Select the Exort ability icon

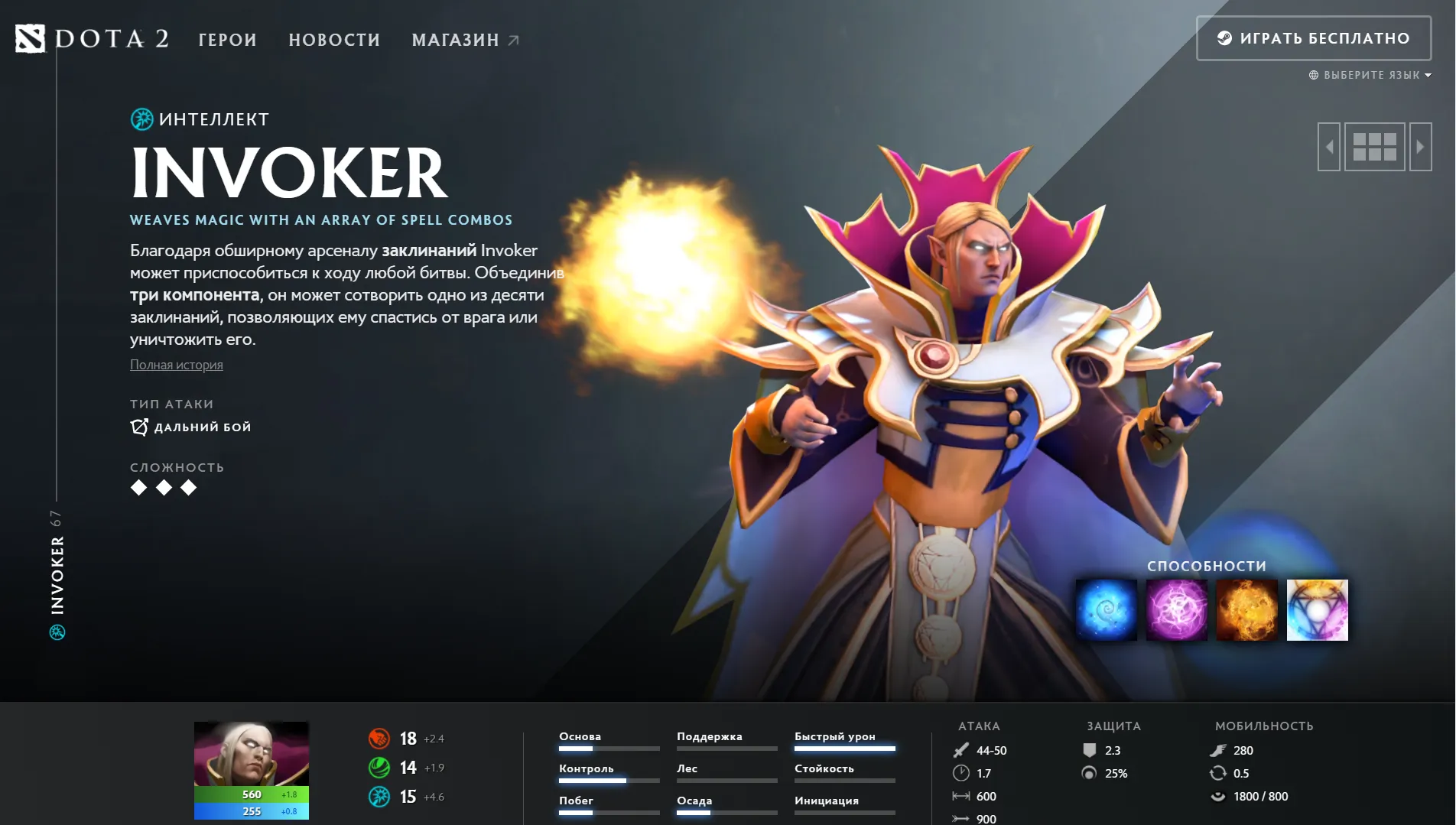1246,609
